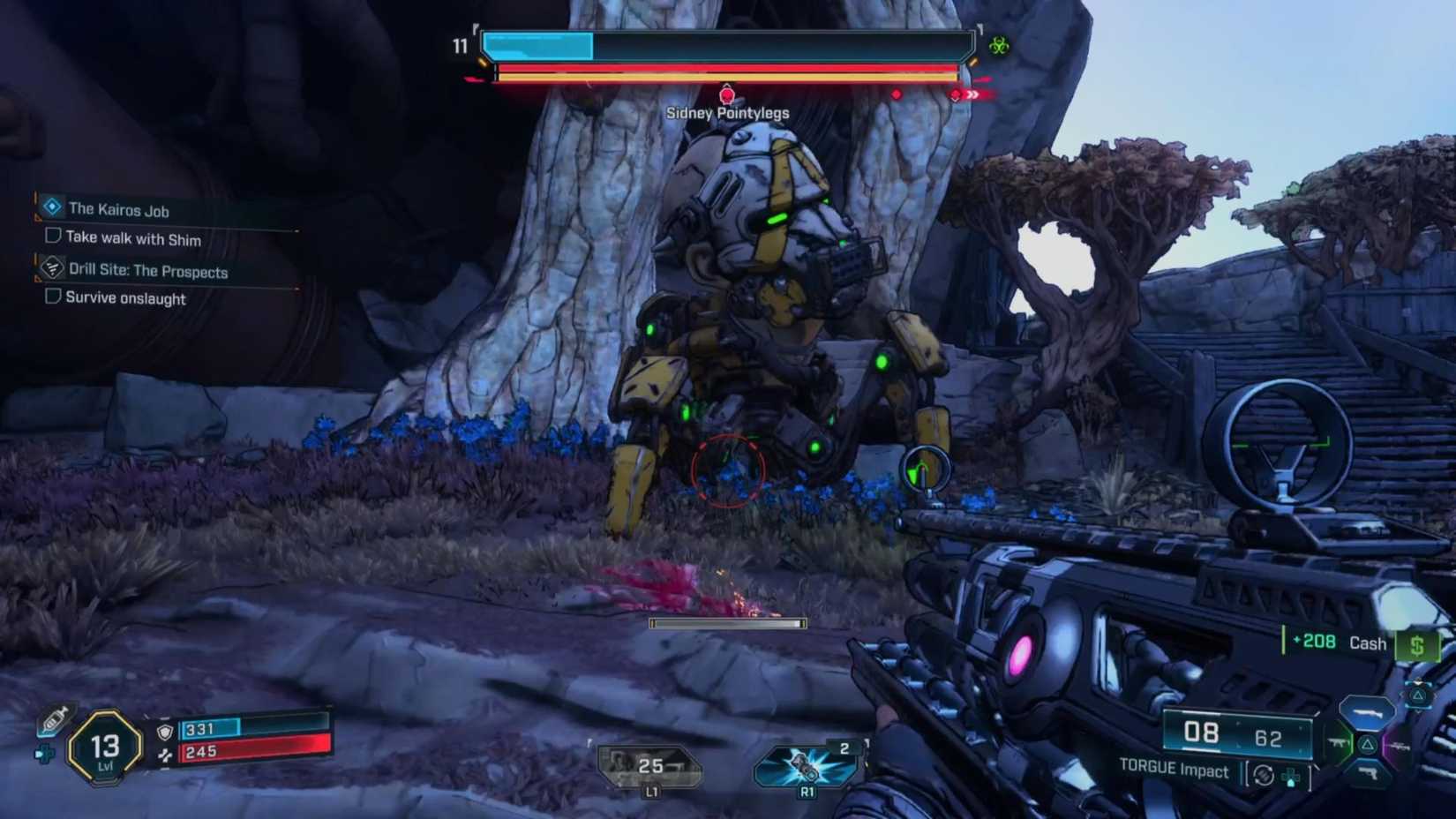Click the reload progress bar under the crosshair
This screenshot has width=1456, height=819.
728,623
